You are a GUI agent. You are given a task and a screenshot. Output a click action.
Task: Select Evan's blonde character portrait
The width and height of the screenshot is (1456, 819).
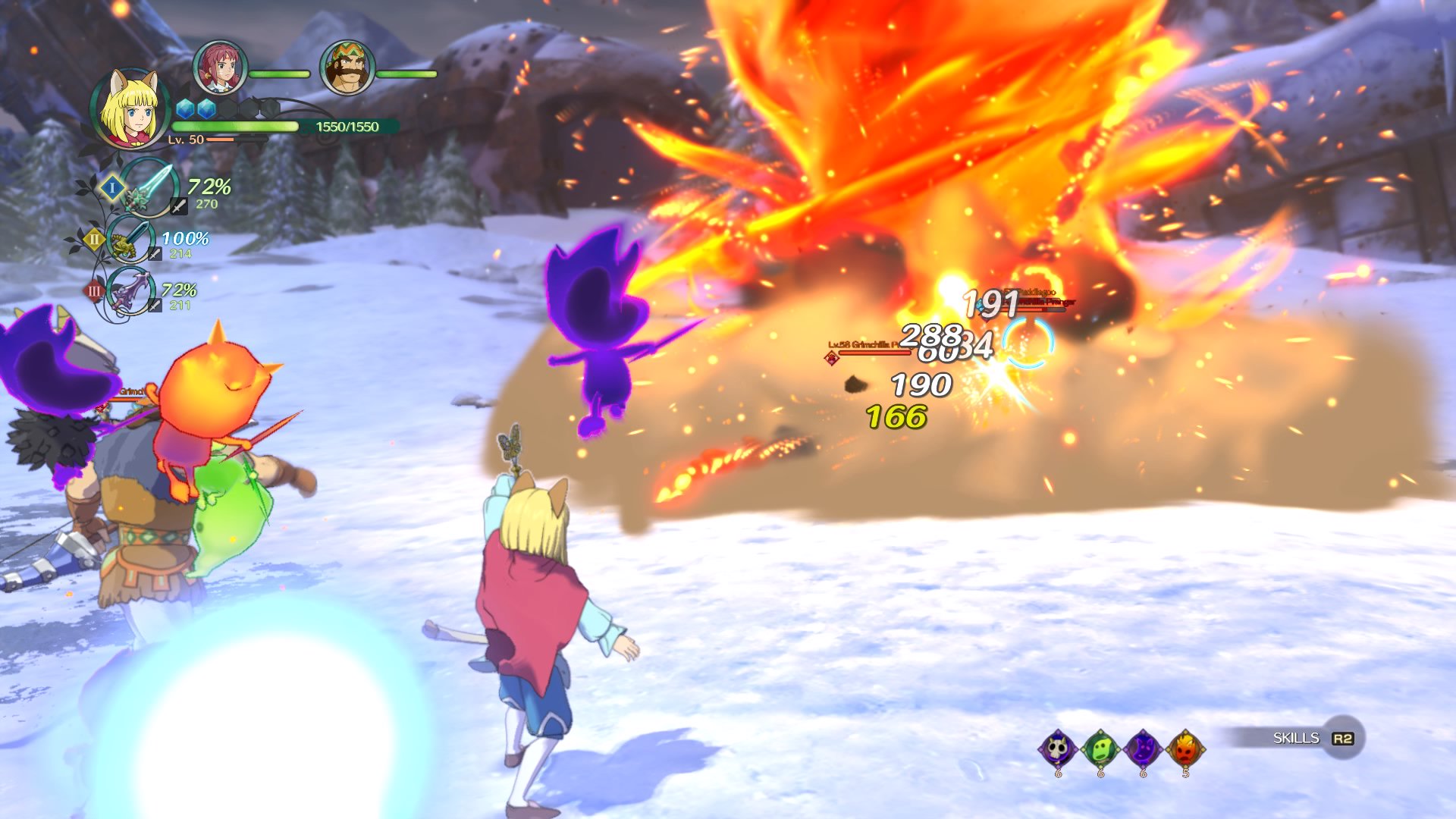click(x=130, y=108)
